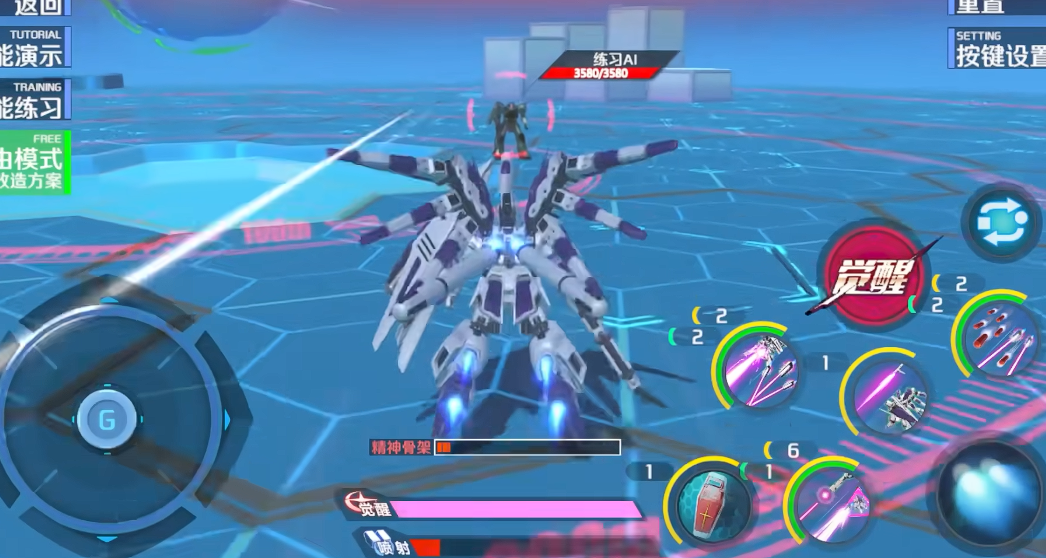Select the green FREE mode tab

pos(33,161)
